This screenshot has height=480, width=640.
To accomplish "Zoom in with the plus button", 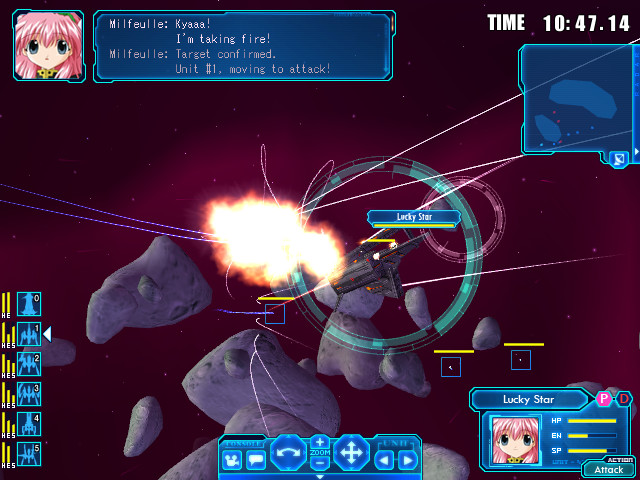I will [320, 442].
